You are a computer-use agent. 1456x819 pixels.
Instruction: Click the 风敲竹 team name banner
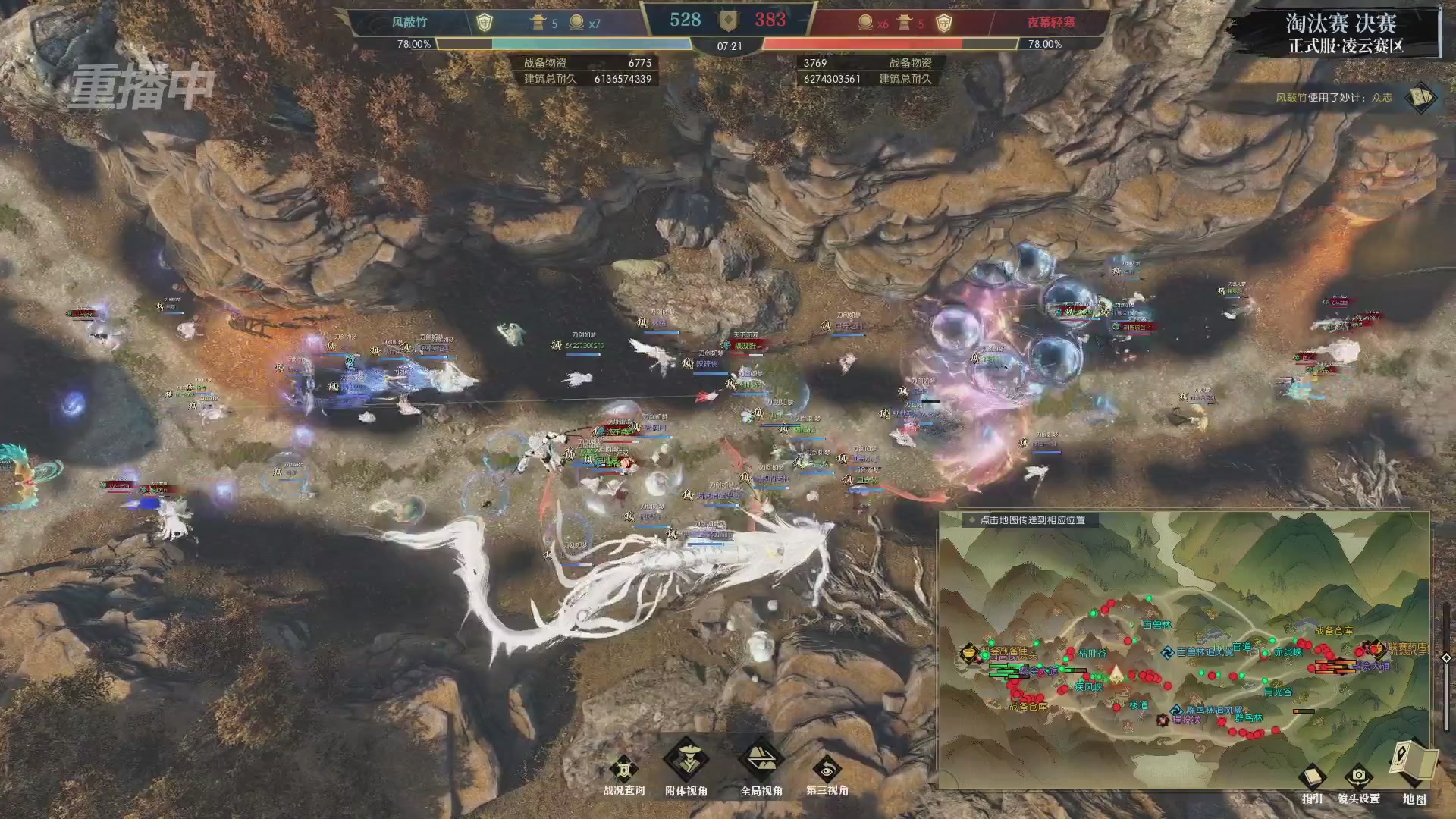pyautogui.click(x=410, y=21)
